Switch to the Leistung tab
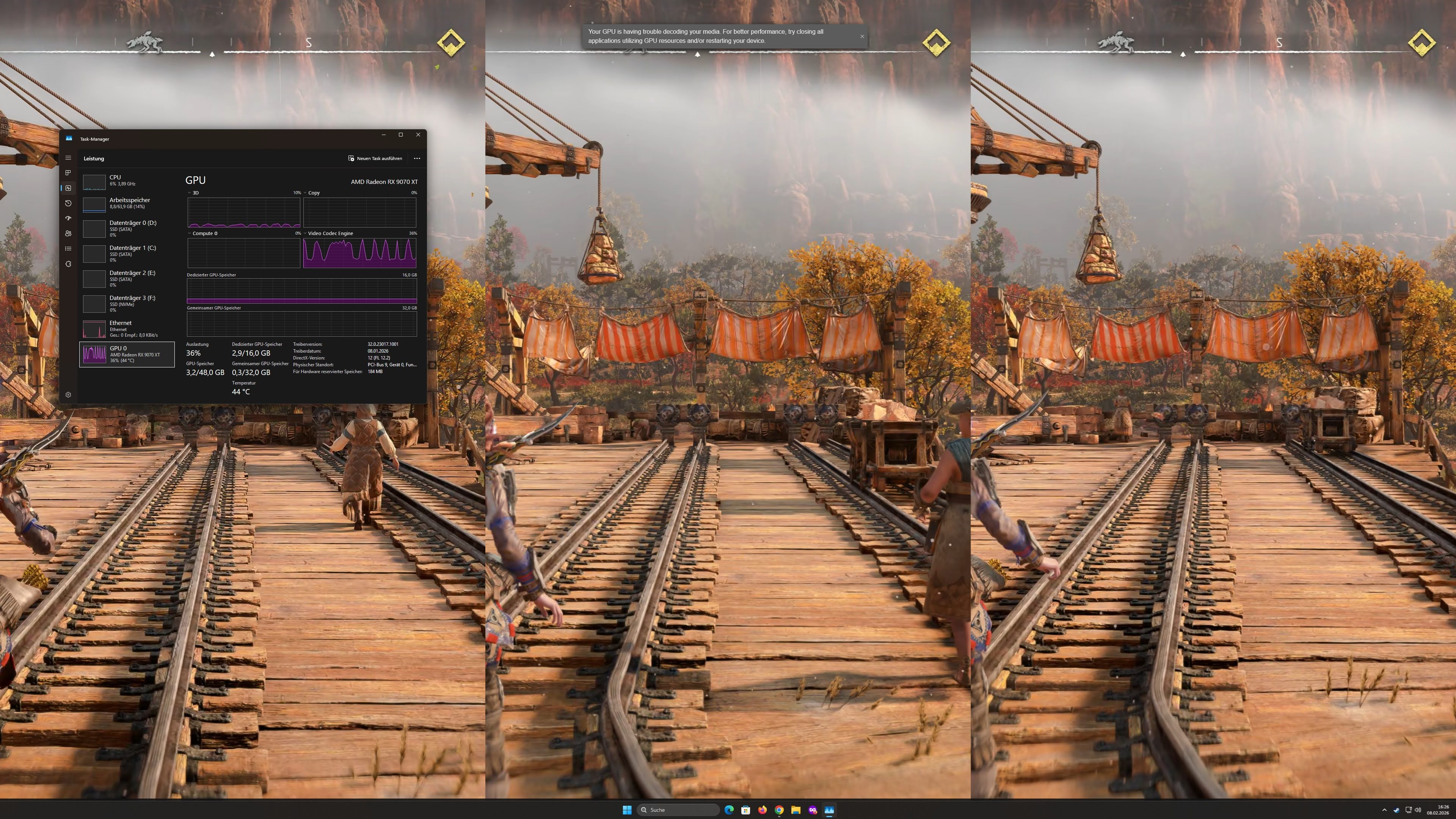 click(x=94, y=158)
